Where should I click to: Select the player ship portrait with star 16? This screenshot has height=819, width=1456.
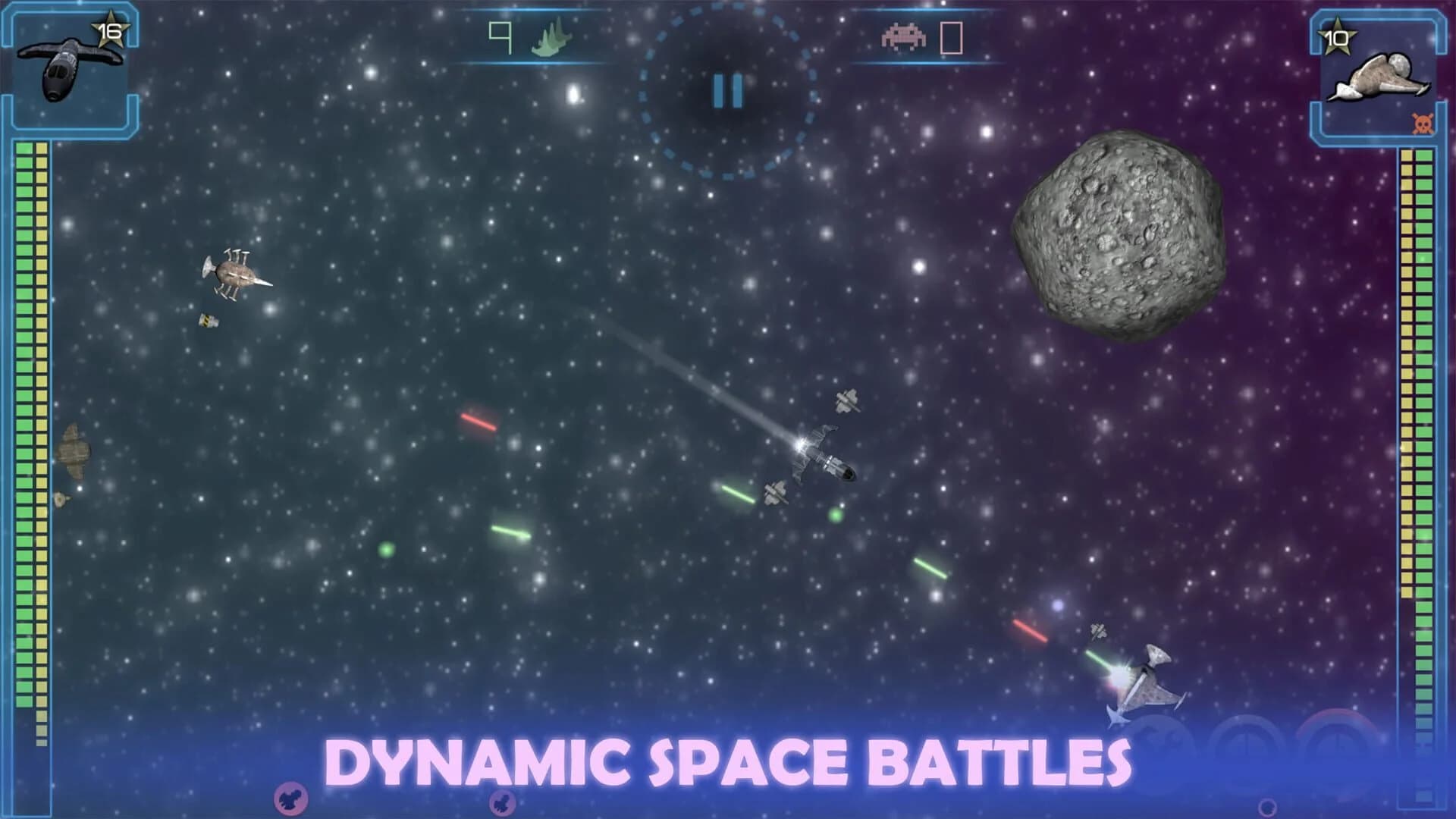tap(71, 65)
